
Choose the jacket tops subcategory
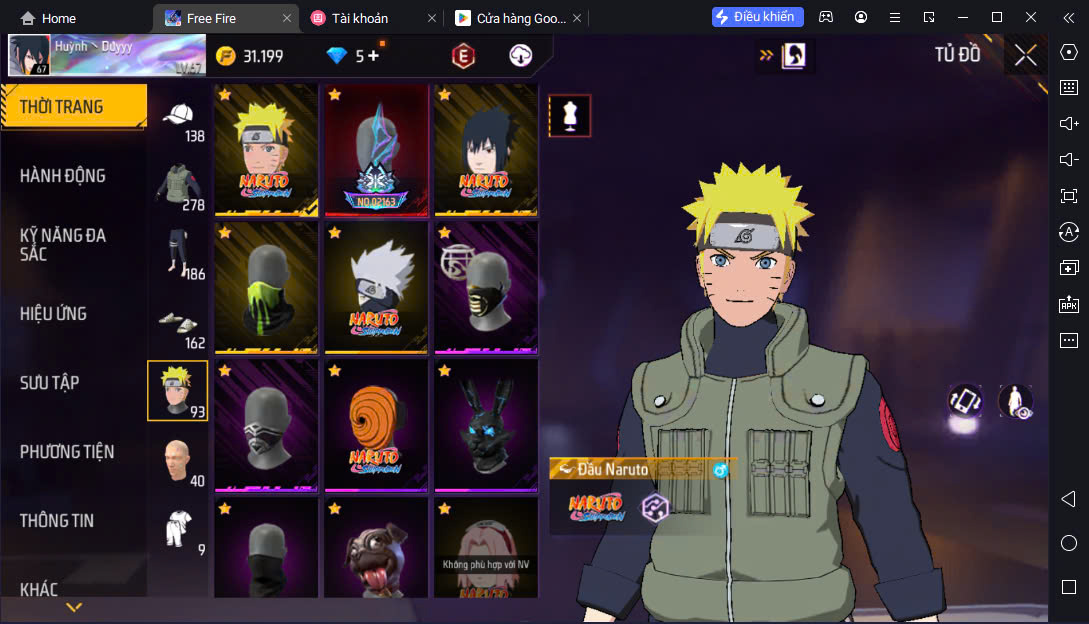tap(178, 187)
